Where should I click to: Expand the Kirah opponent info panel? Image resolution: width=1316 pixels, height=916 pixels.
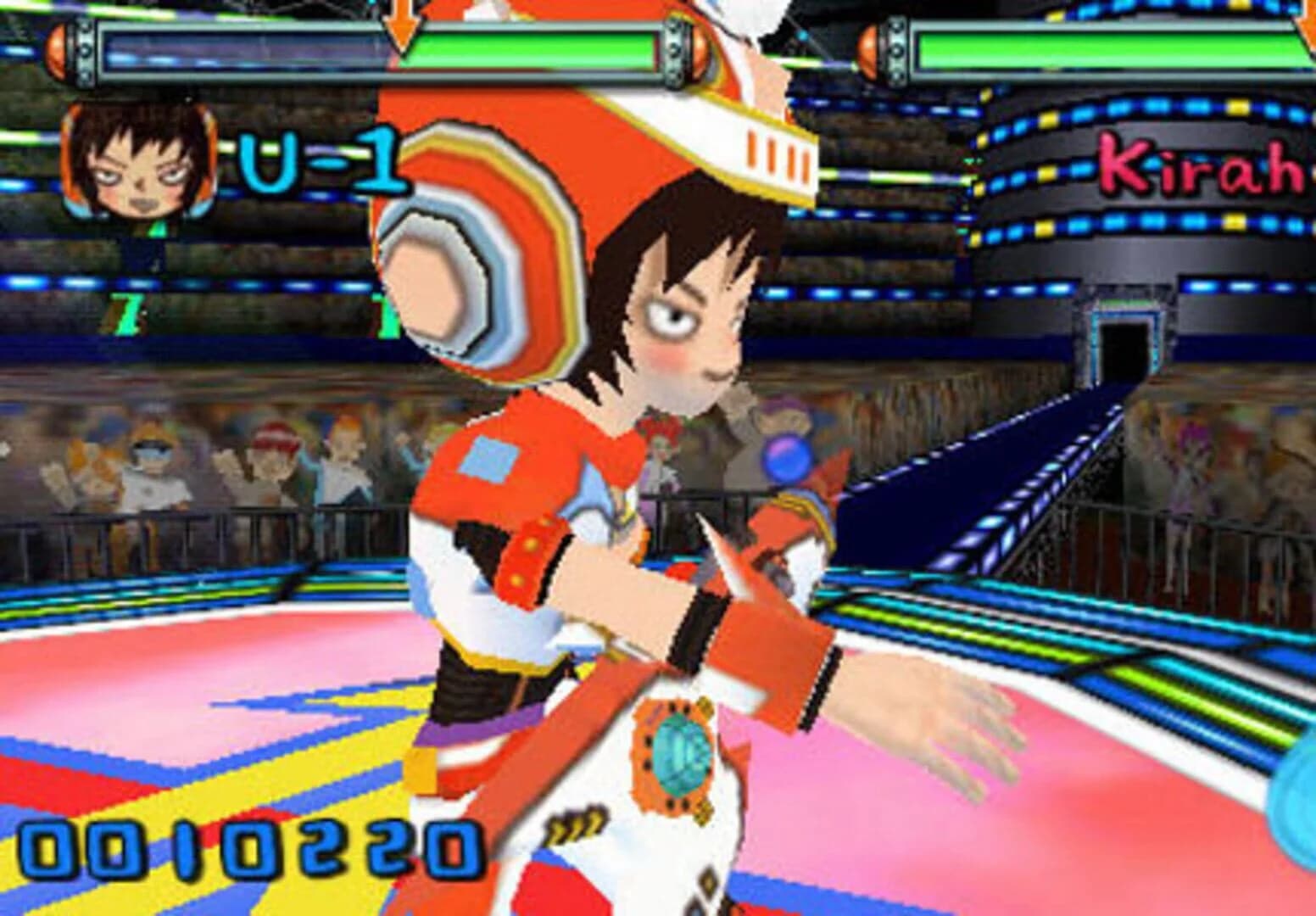point(1200,165)
